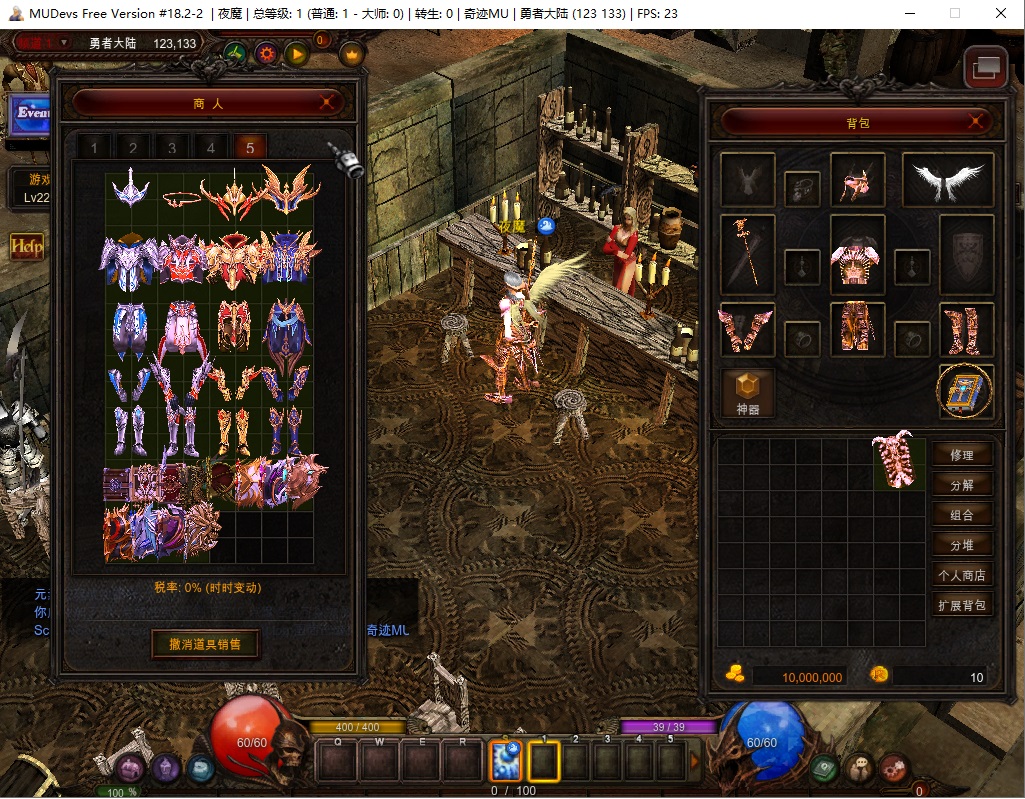Expand the backpack with 扩展背包
Viewport: 1025px width, 799px height.
click(962, 605)
